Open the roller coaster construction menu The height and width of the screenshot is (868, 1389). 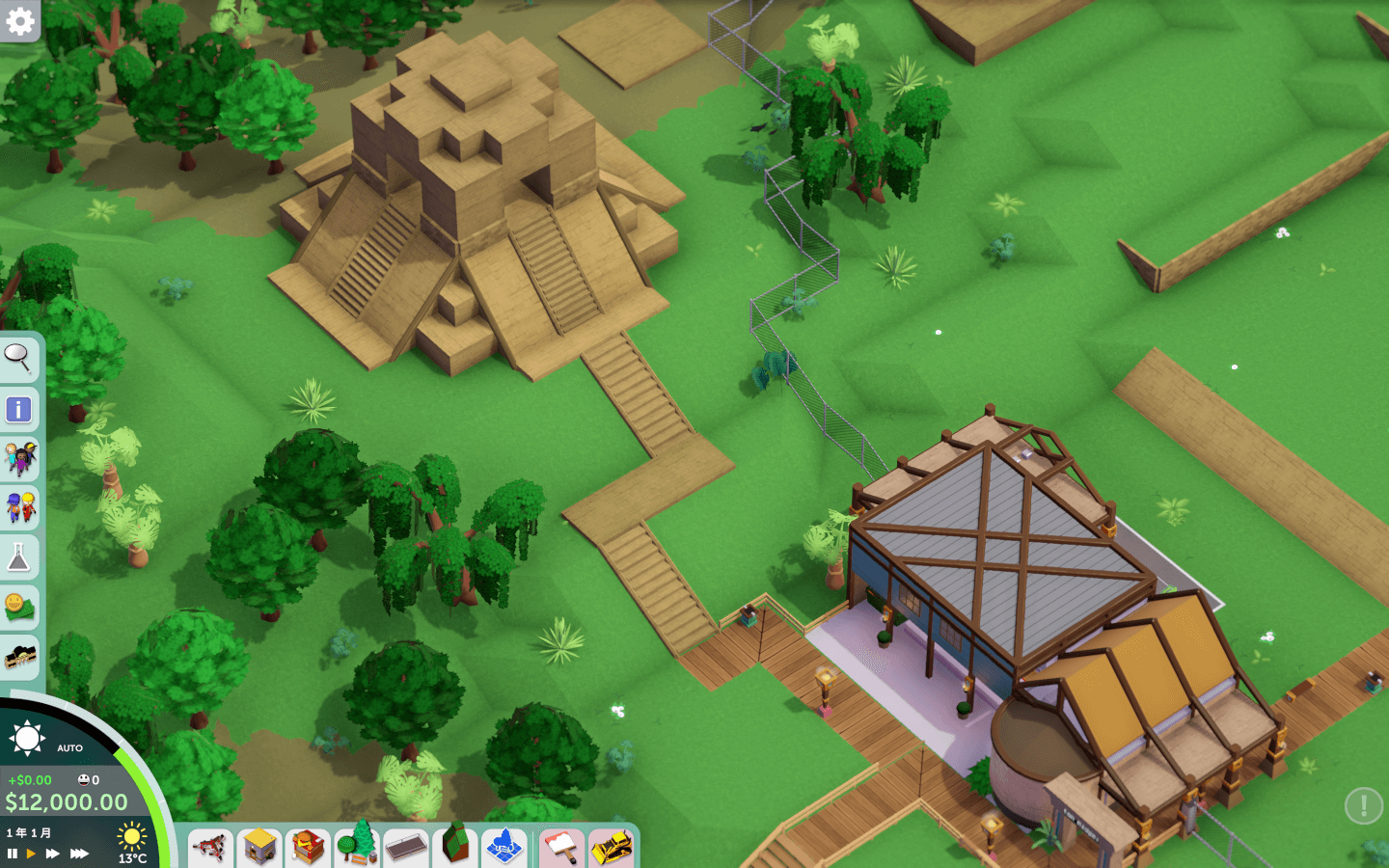click(x=210, y=848)
